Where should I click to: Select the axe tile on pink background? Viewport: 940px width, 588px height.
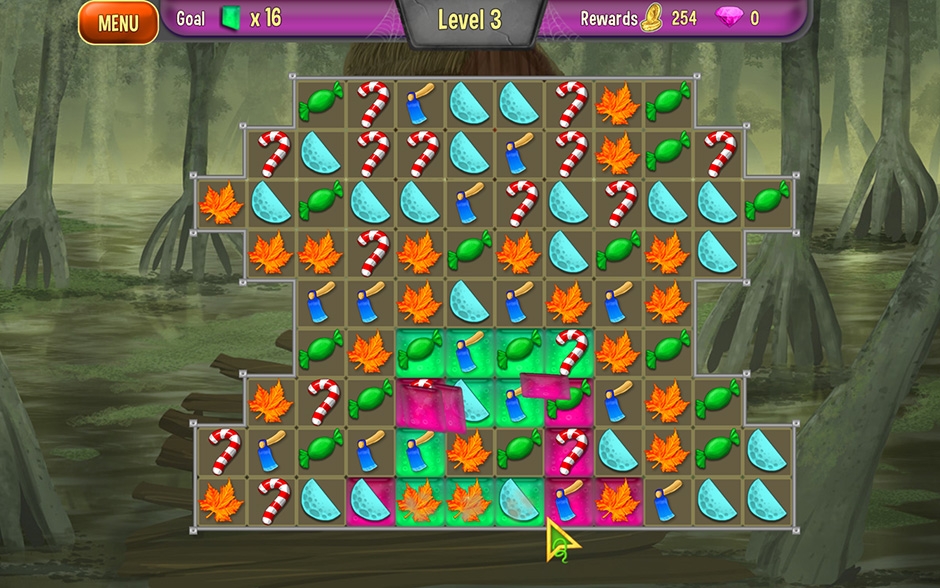(568, 500)
